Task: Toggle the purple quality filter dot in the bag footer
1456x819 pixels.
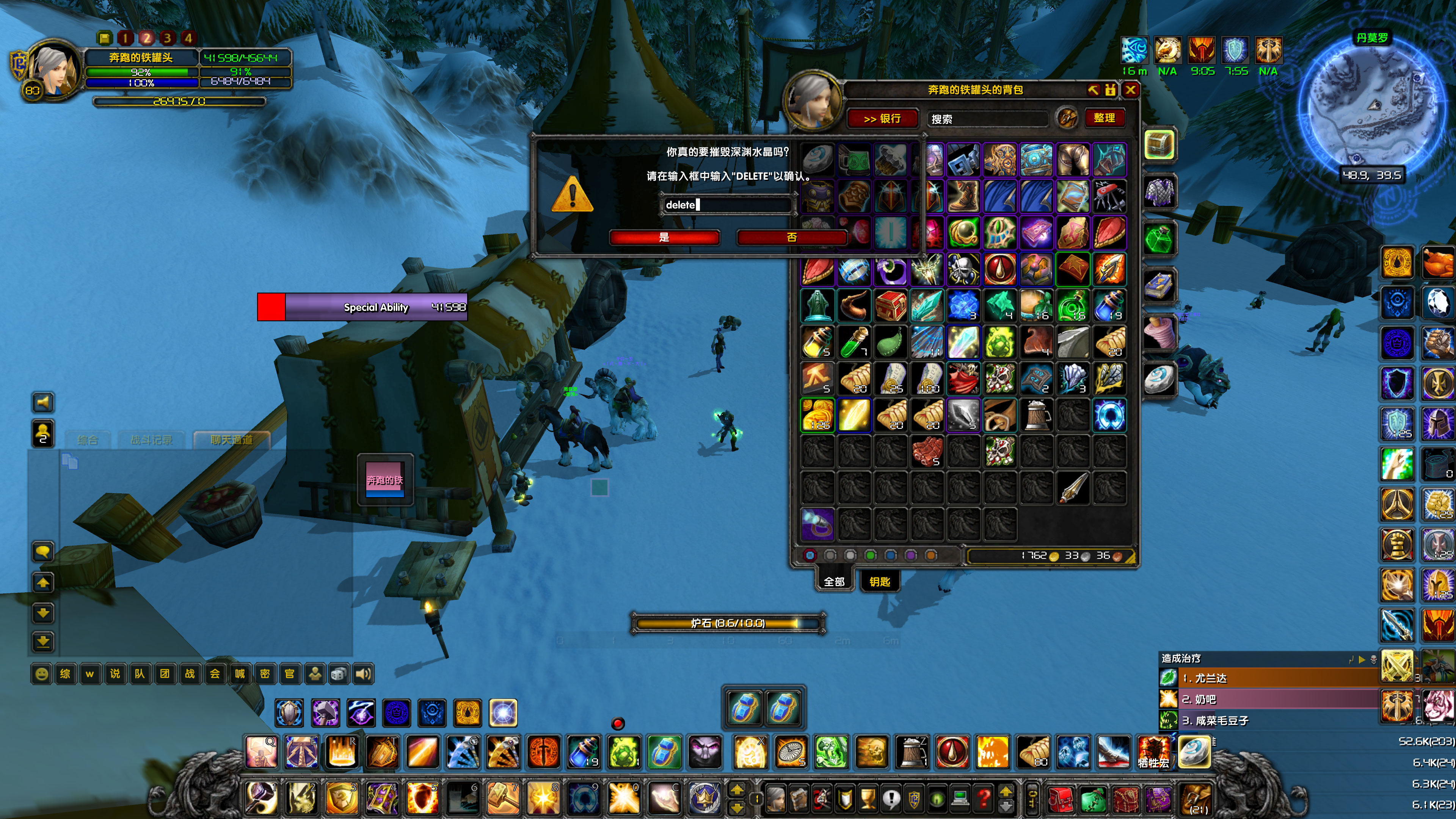Action: (x=910, y=555)
